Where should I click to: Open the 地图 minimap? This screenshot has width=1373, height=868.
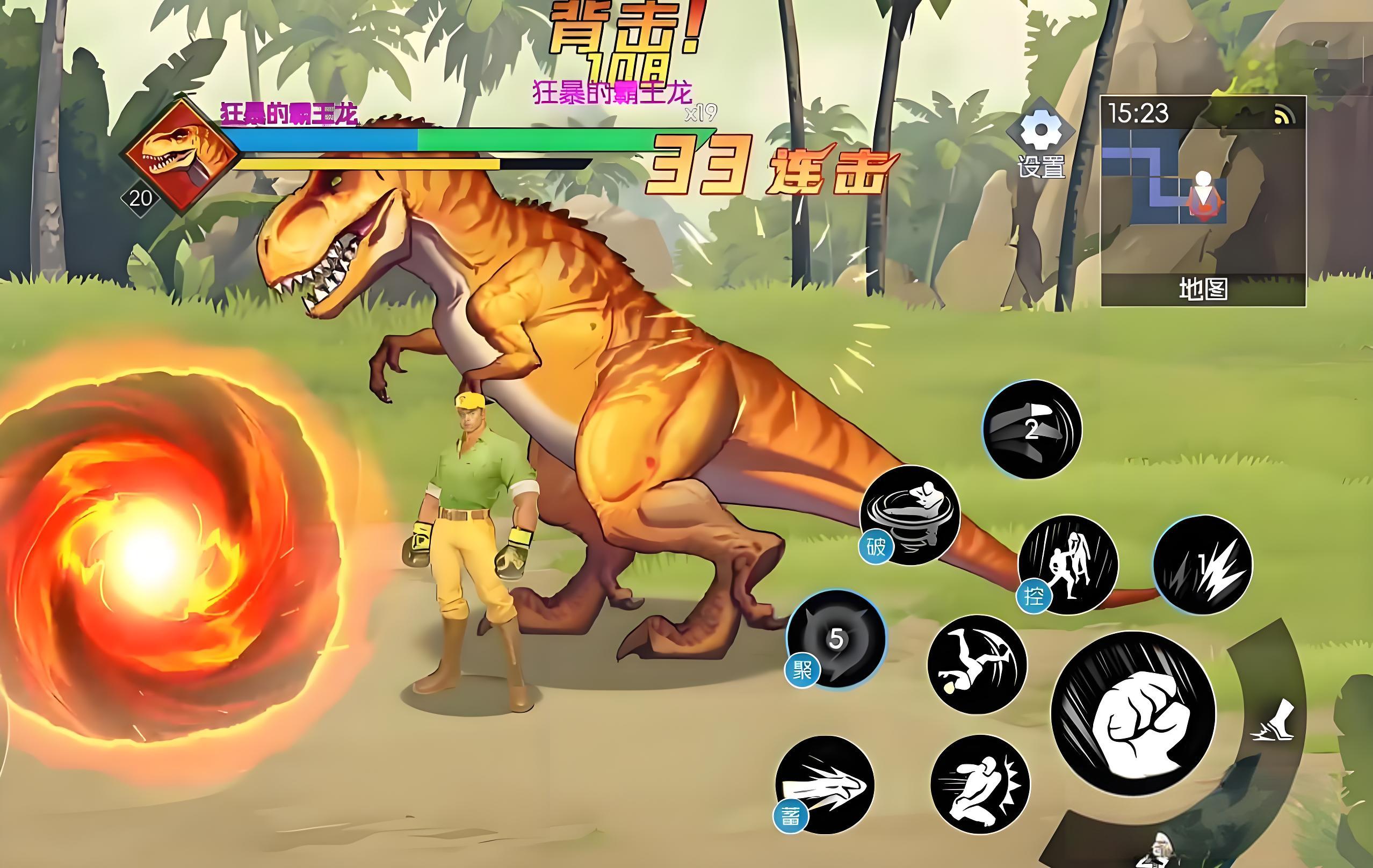(x=1203, y=201)
